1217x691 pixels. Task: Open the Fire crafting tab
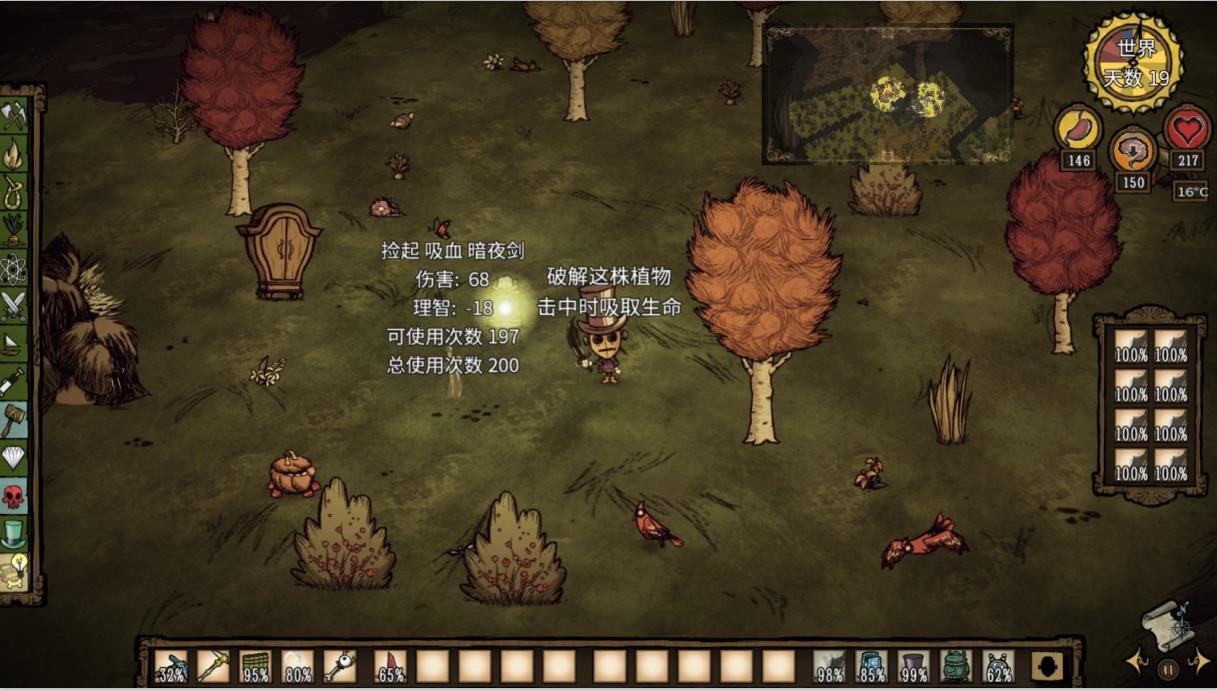click(x=13, y=154)
